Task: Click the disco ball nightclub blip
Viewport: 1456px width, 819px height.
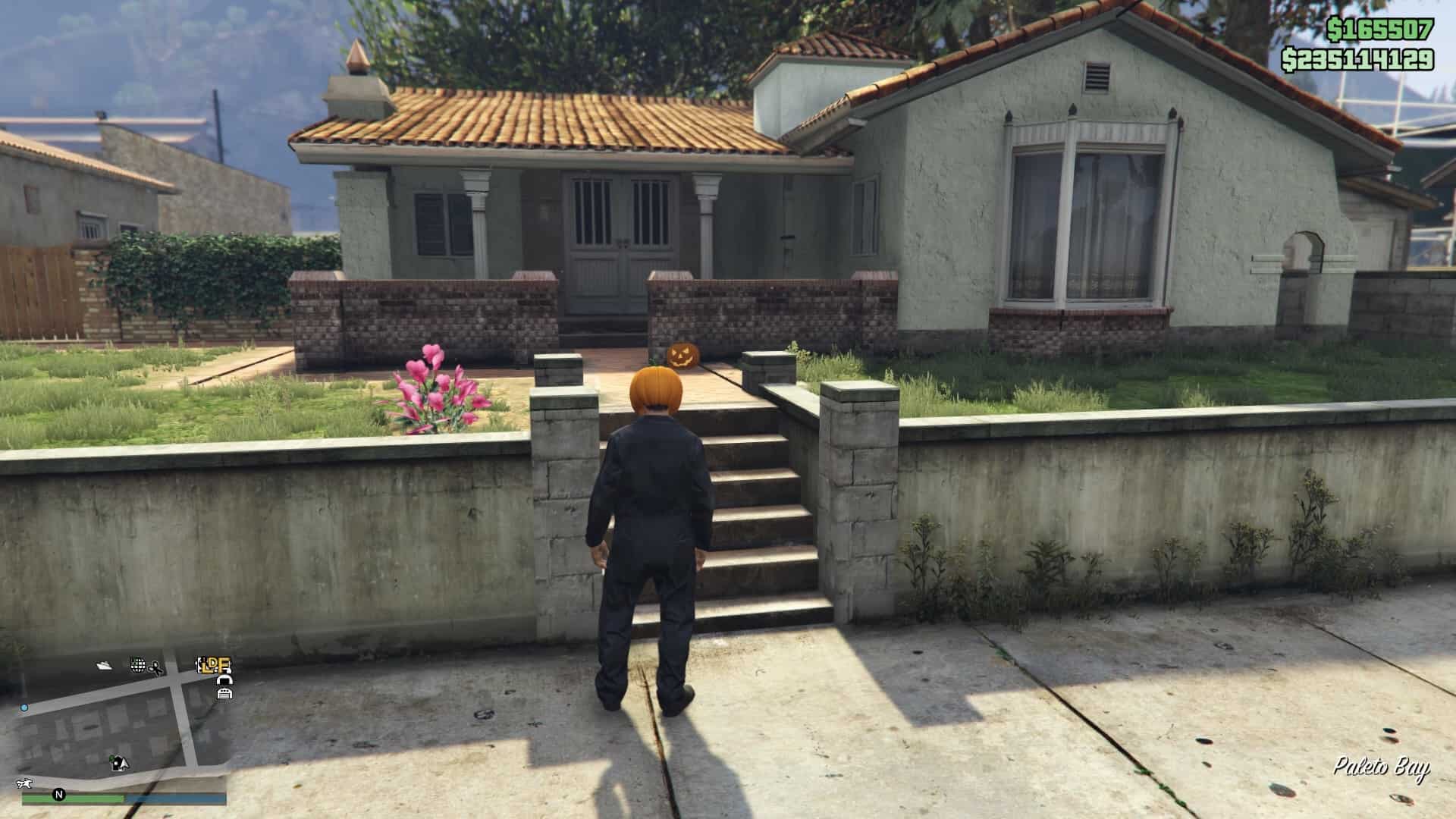Action: tap(138, 664)
